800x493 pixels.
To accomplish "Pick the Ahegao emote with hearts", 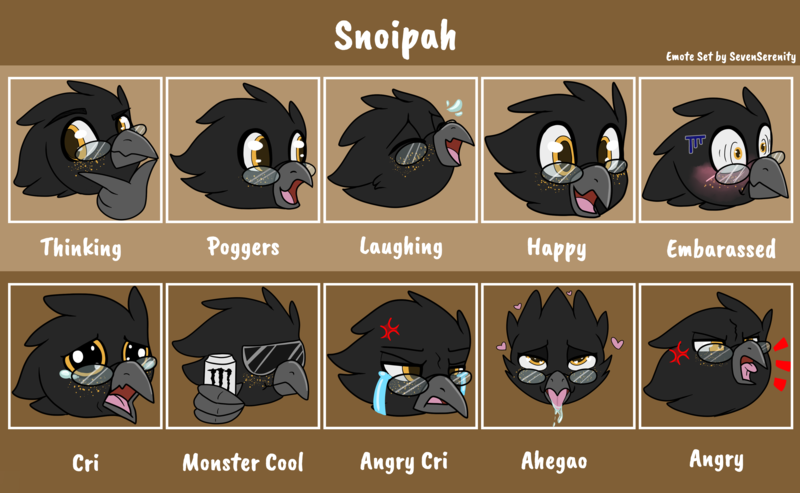I will [x=557, y=357].
